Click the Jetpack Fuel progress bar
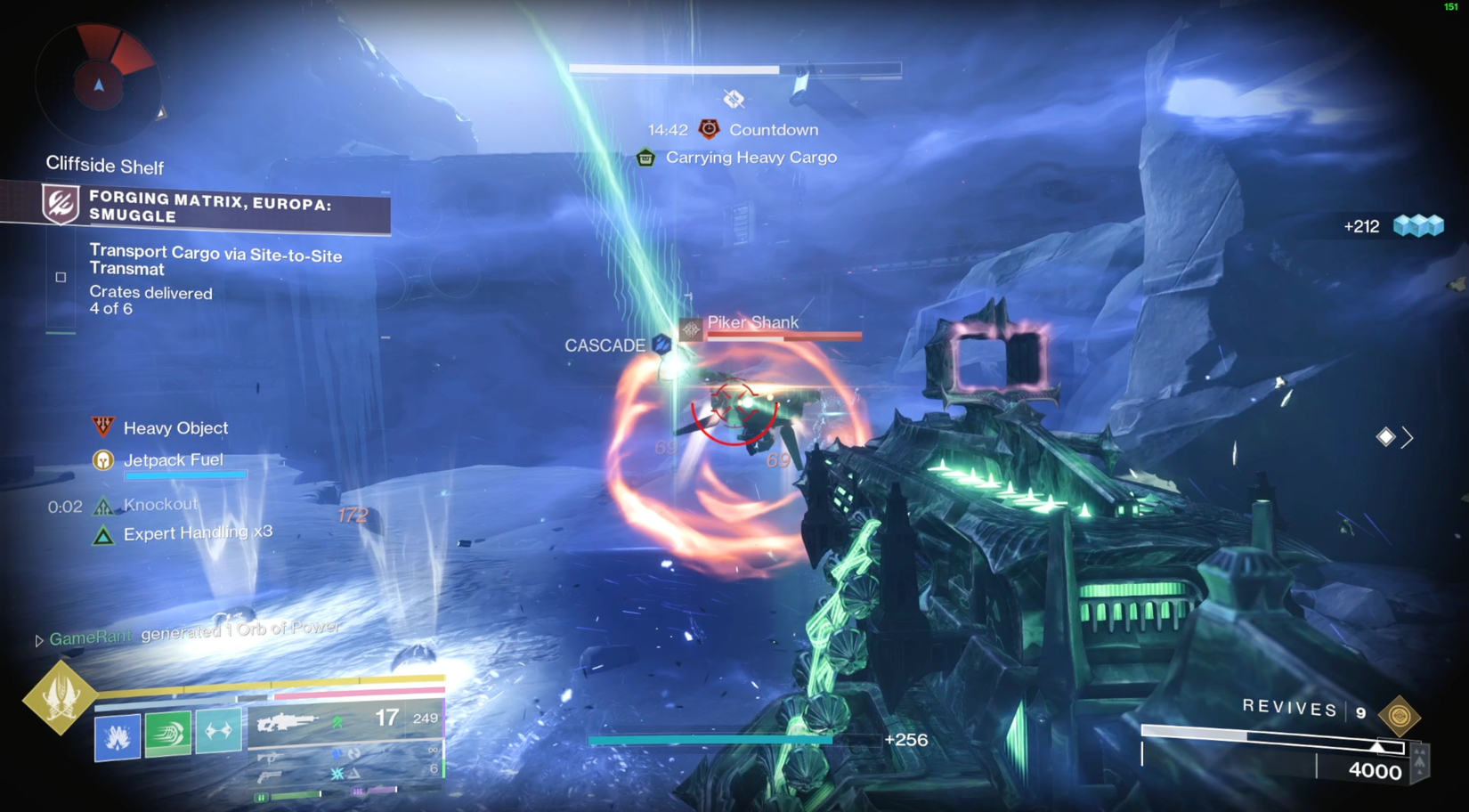Viewport: 1469px width, 812px height. click(186, 475)
